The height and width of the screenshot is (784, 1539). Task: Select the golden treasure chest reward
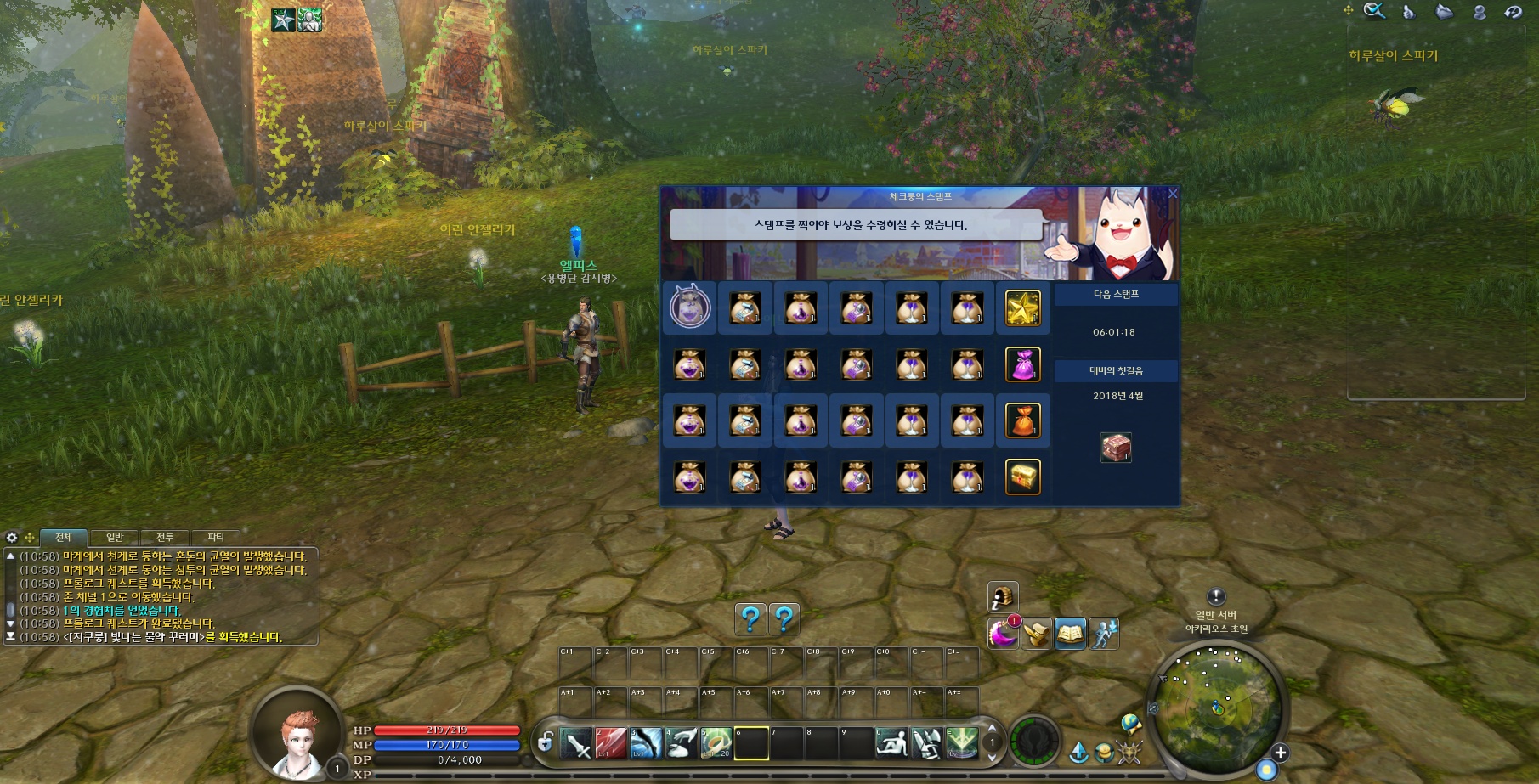click(x=1023, y=477)
